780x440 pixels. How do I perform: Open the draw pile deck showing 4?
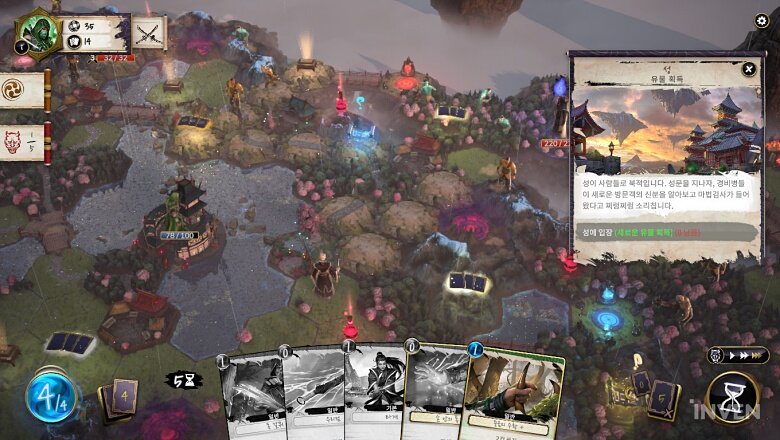(121, 398)
